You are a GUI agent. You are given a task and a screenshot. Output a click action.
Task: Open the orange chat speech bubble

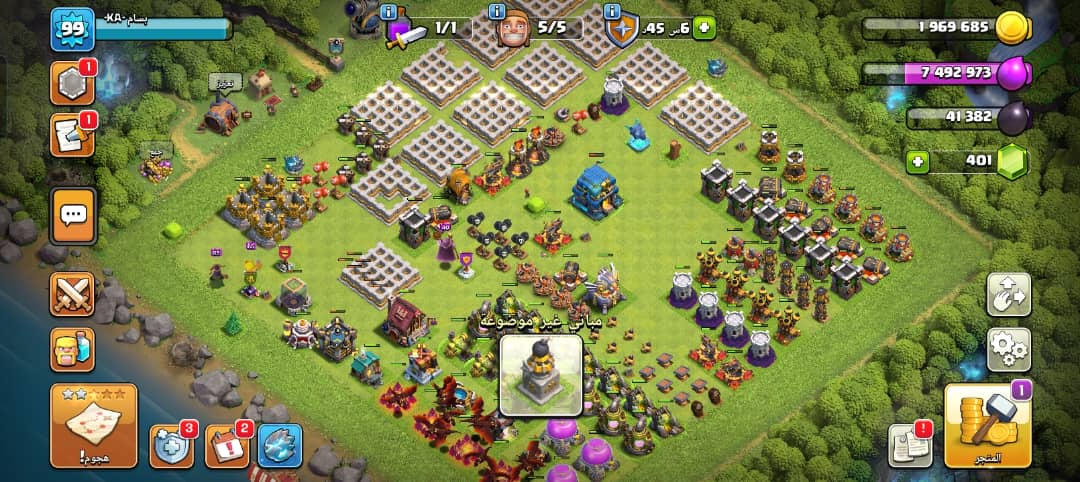point(72,214)
